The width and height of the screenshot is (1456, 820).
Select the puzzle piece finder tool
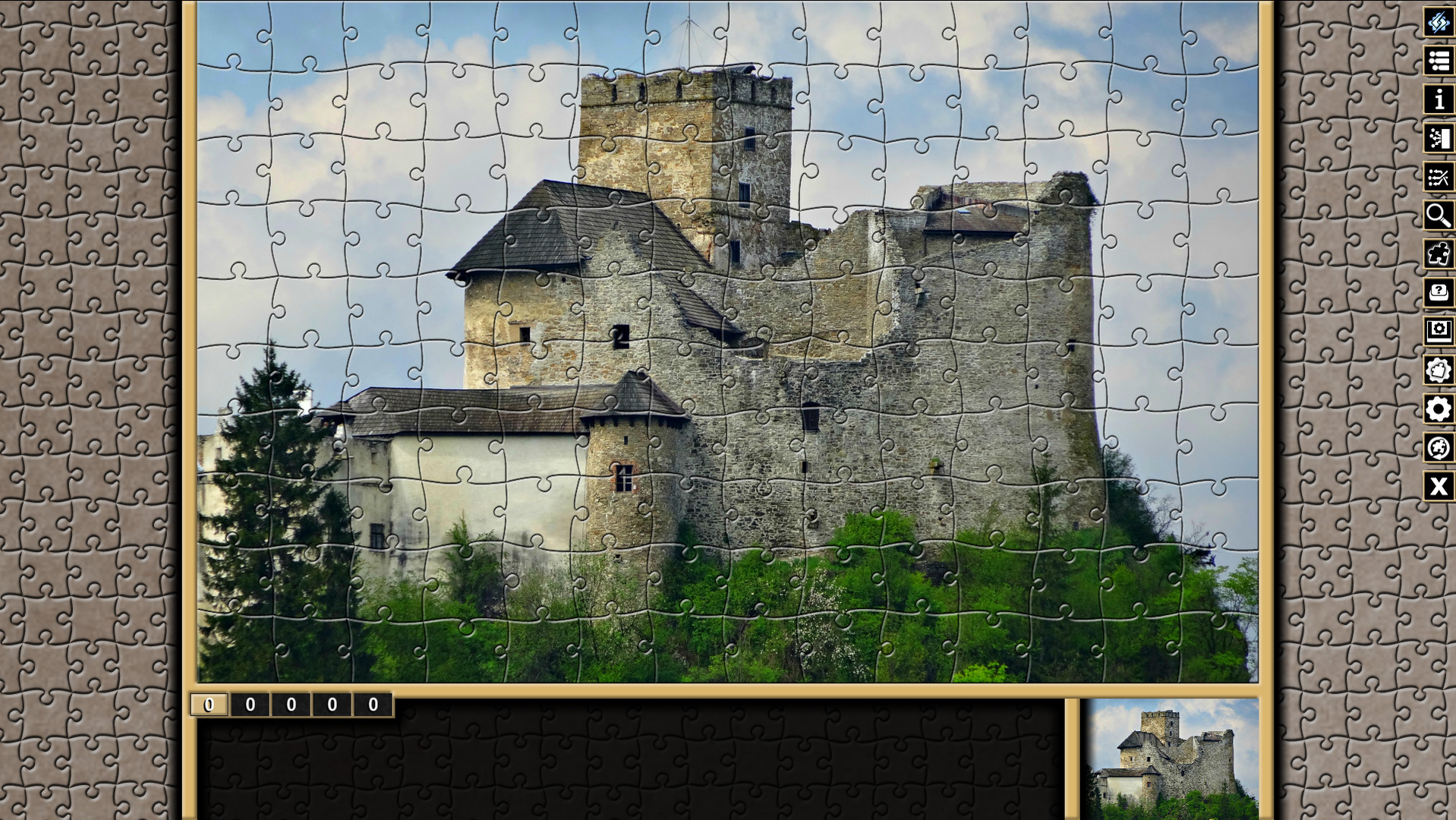click(1440, 255)
